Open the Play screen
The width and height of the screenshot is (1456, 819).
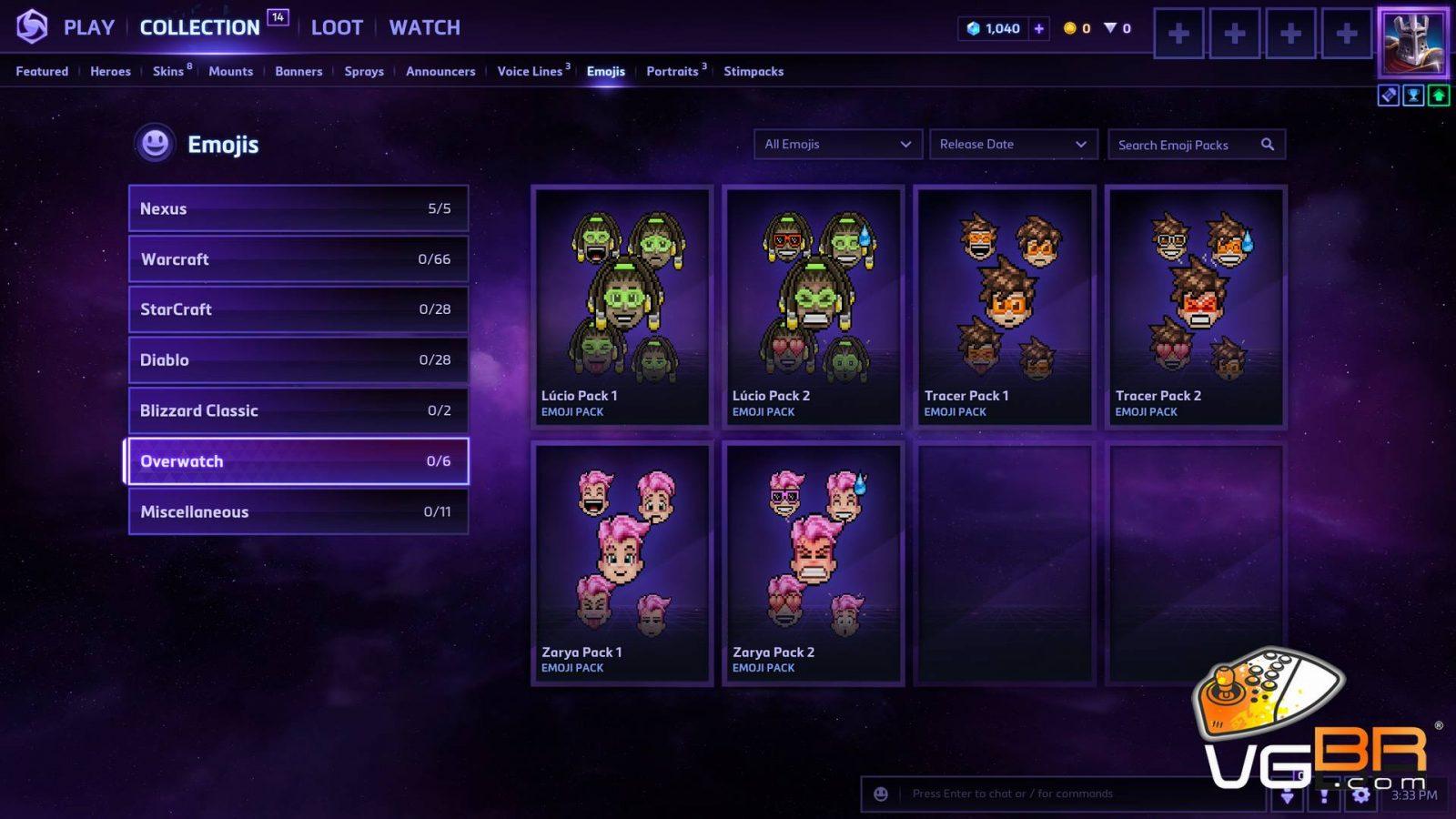tap(88, 27)
